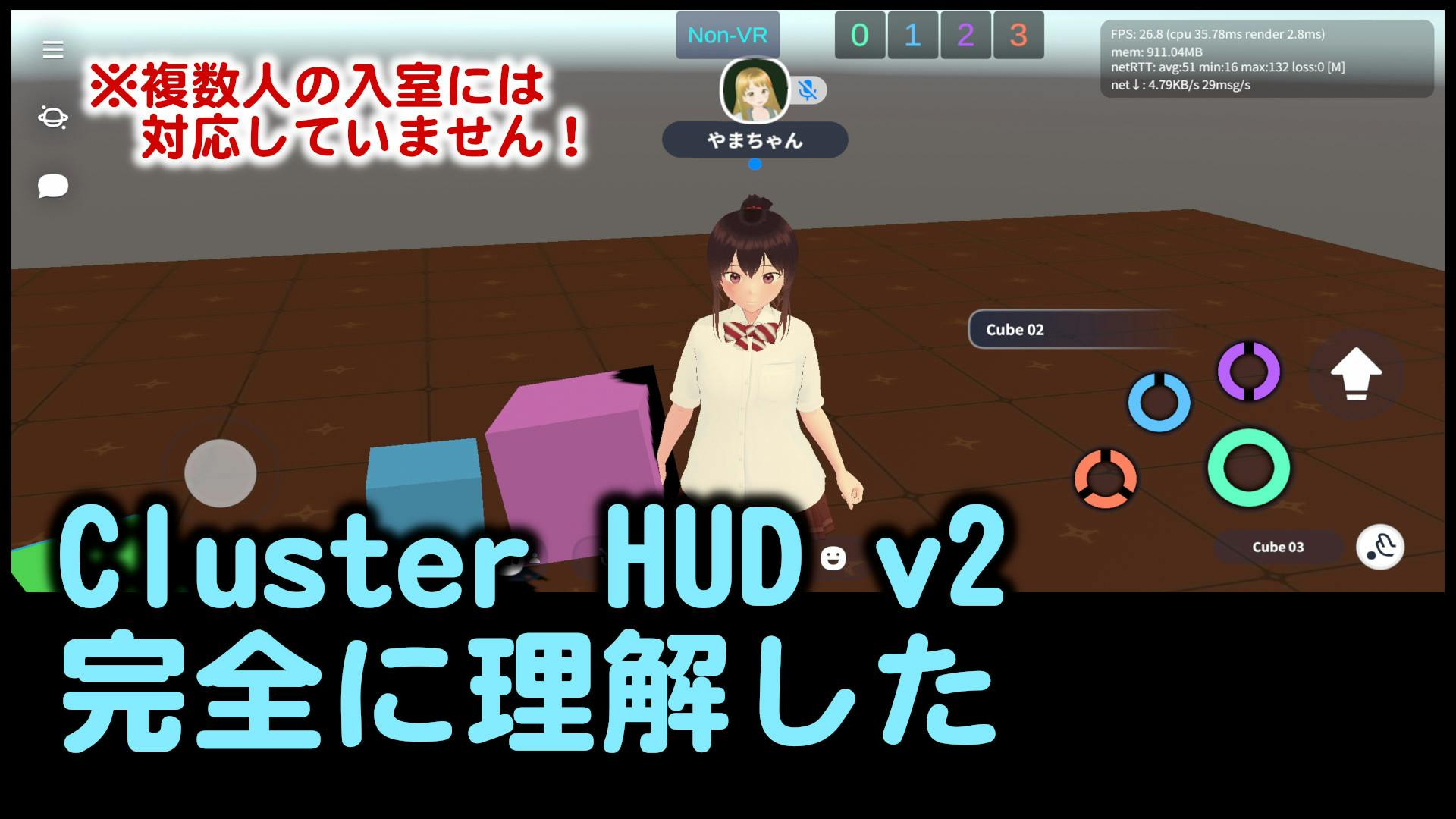
Task: Click the number 1 button
Action: [912, 35]
